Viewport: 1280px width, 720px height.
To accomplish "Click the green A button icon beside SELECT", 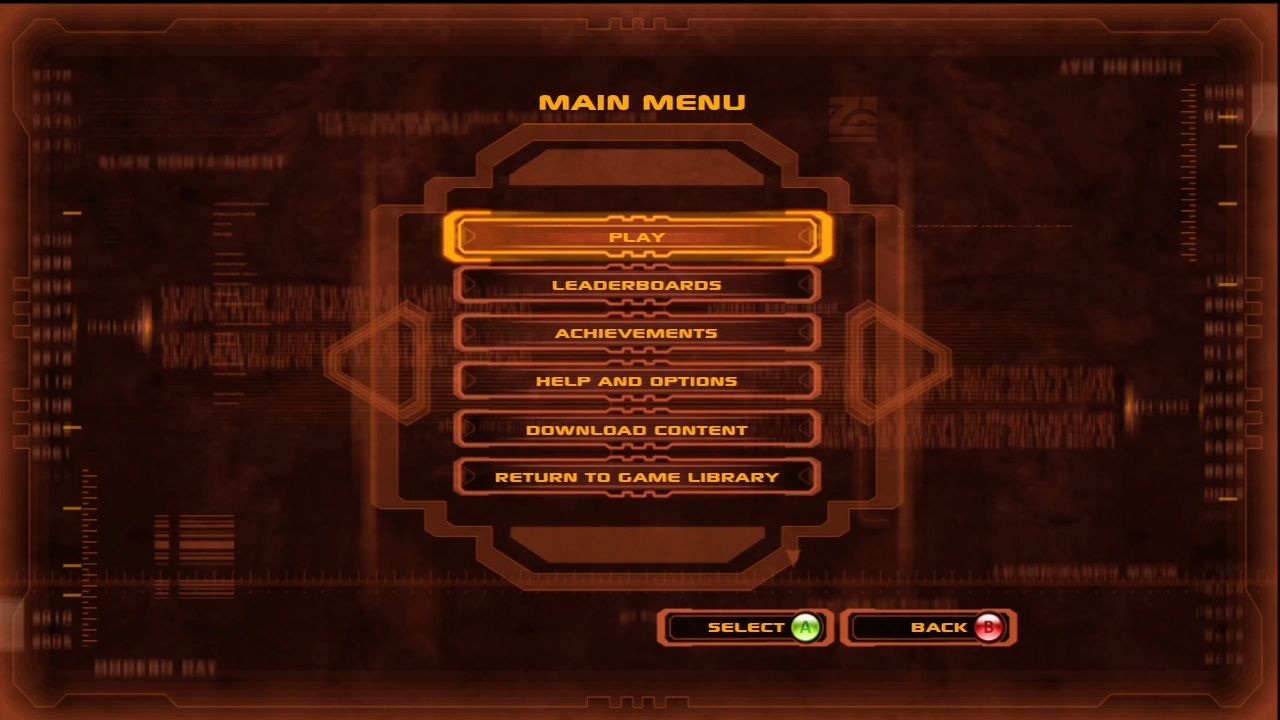I will click(806, 627).
